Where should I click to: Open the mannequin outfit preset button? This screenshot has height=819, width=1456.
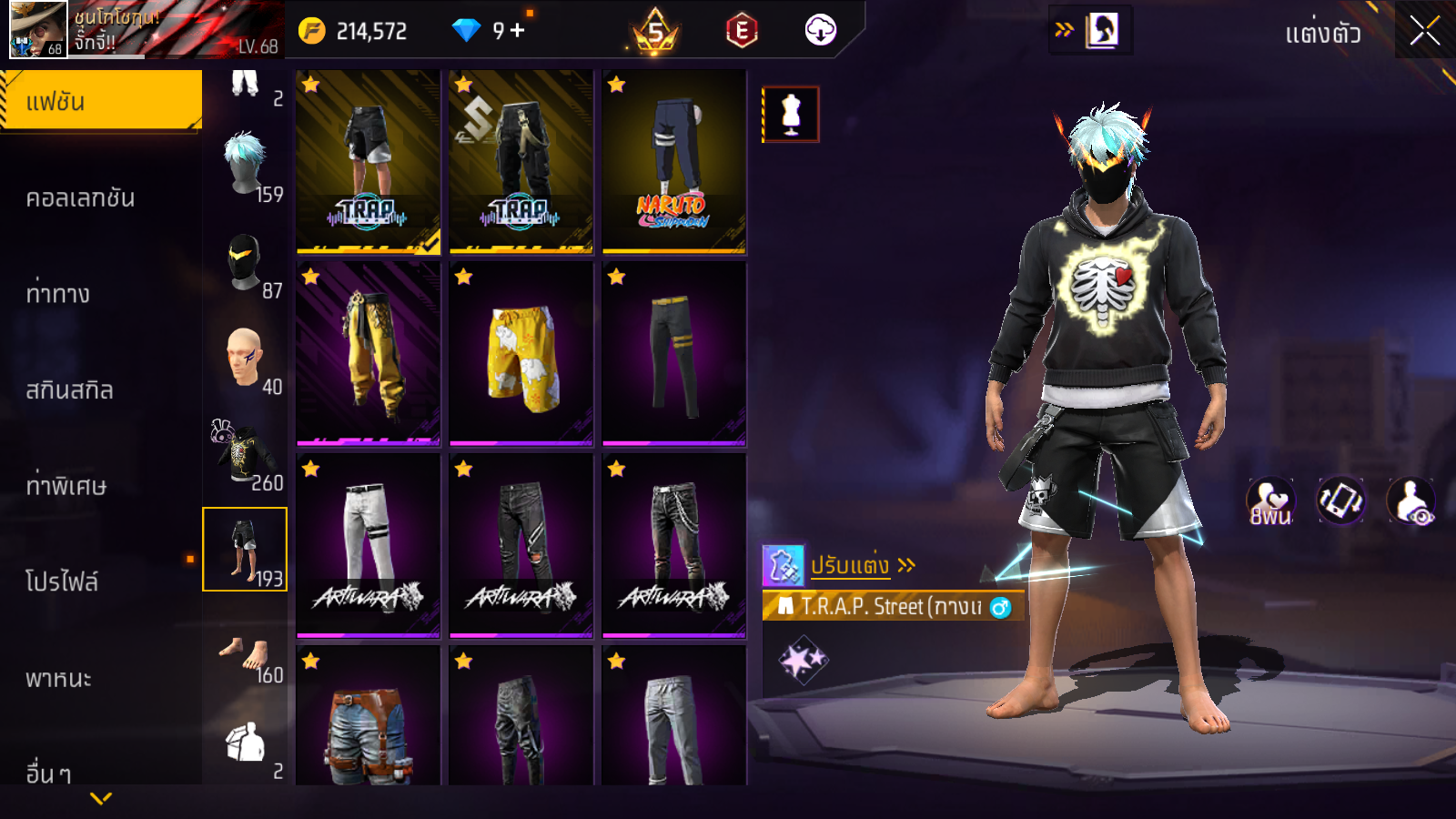pyautogui.click(x=791, y=115)
